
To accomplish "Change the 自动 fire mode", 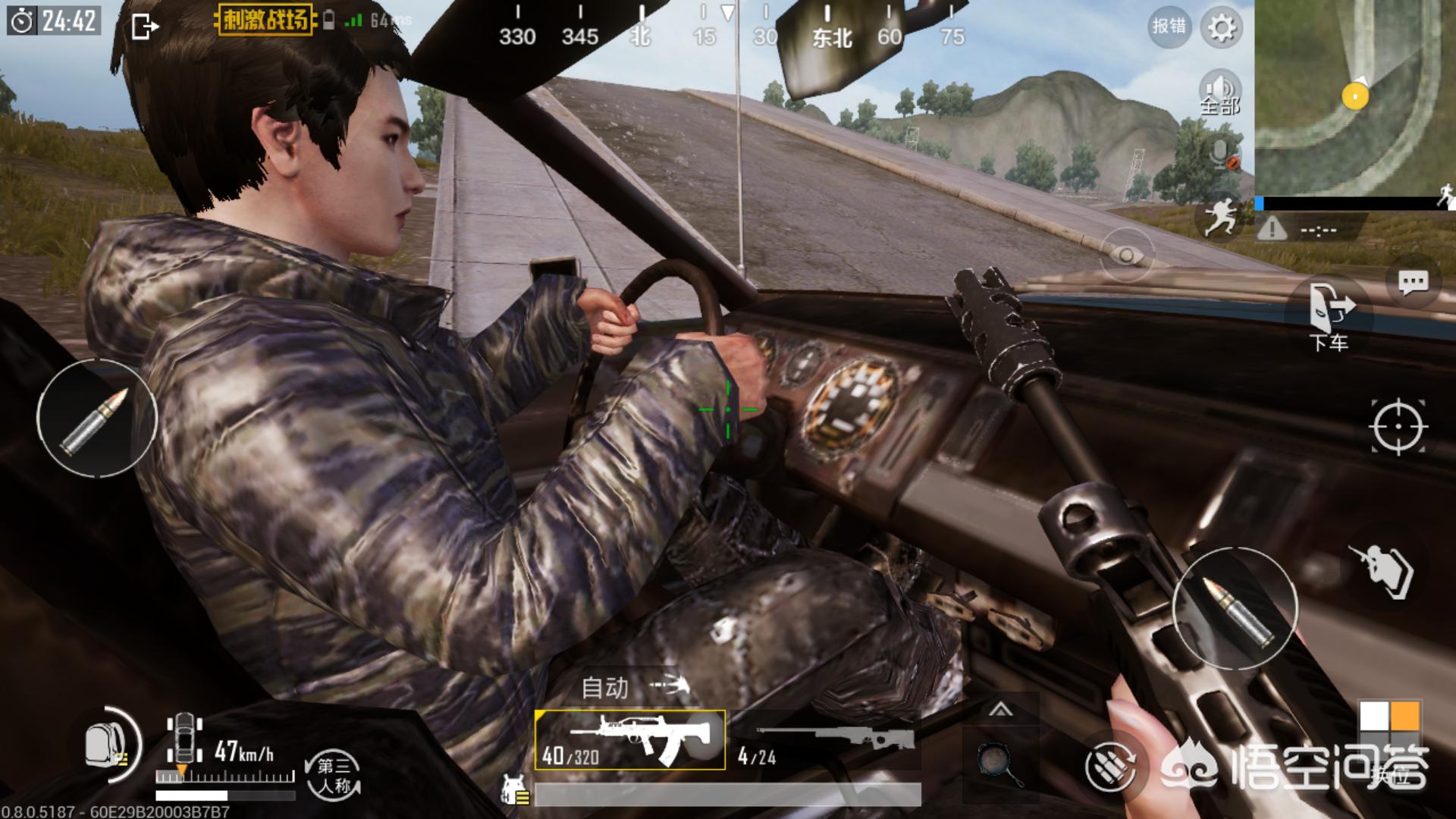I will coord(633,687).
